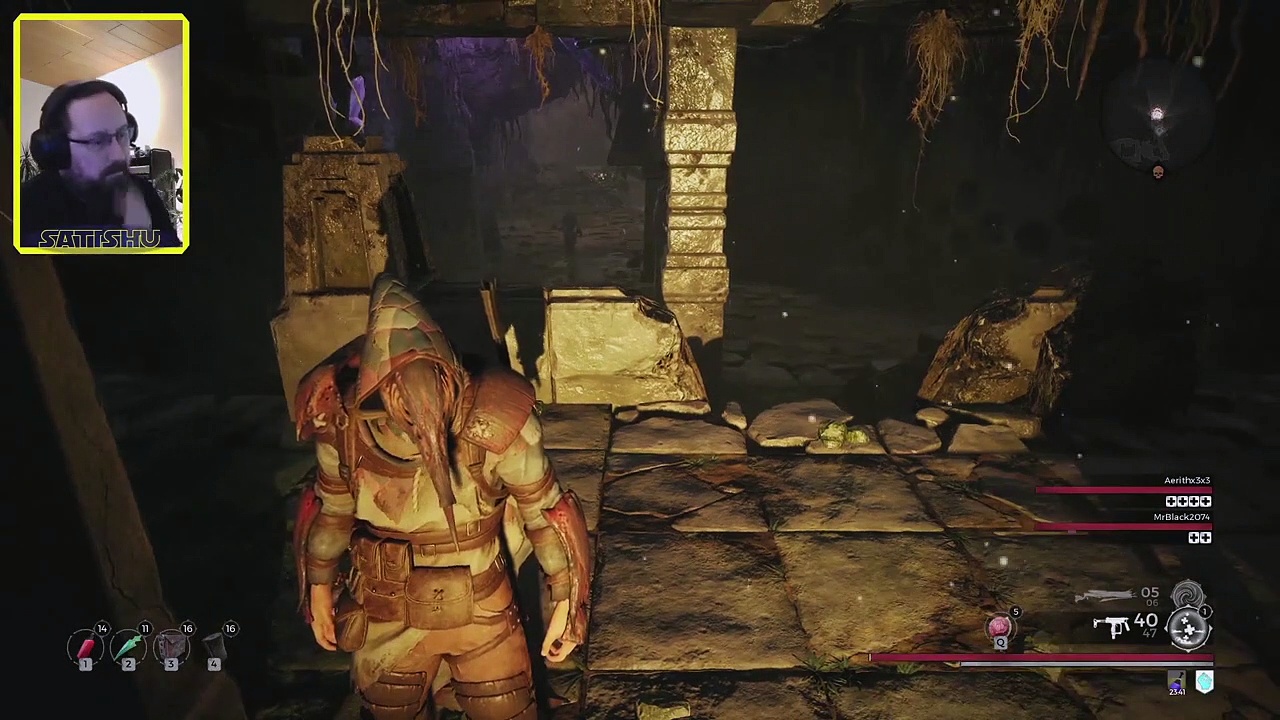Use the red vial consumable in slot 1
The height and width of the screenshot is (720, 1280).
86,648
